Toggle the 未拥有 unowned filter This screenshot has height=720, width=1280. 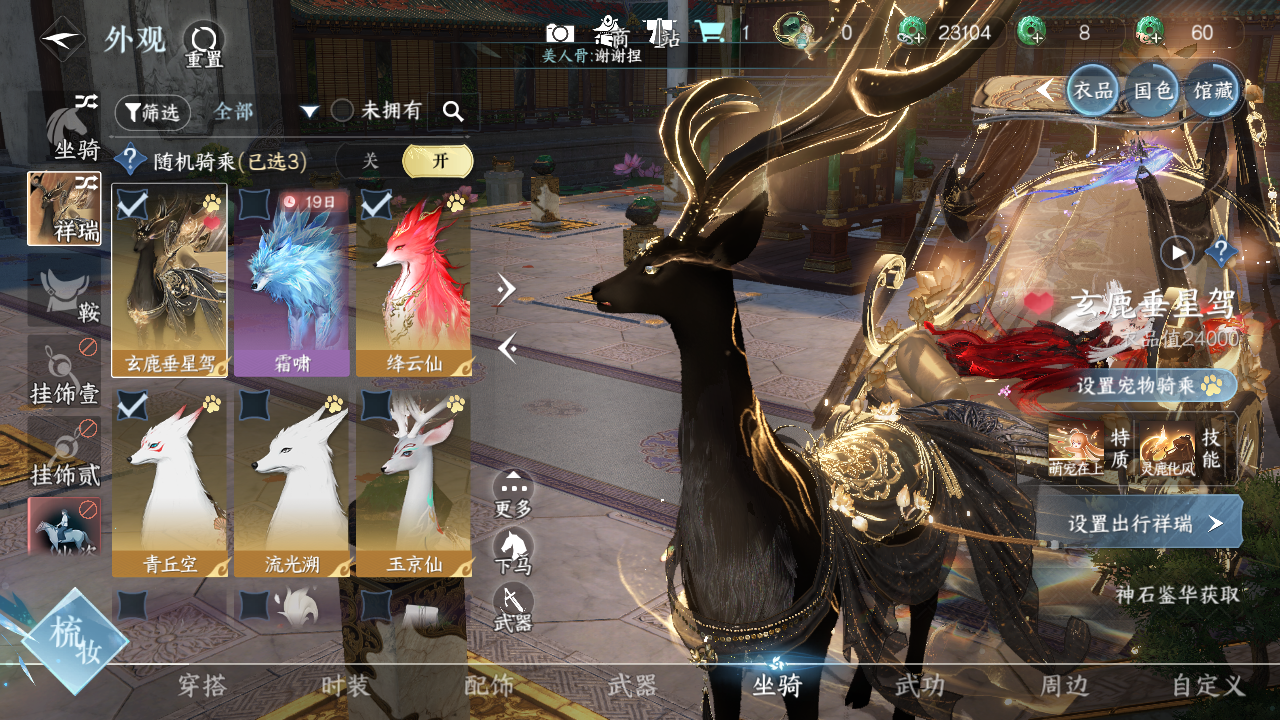pyautogui.click(x=343, y=111)
